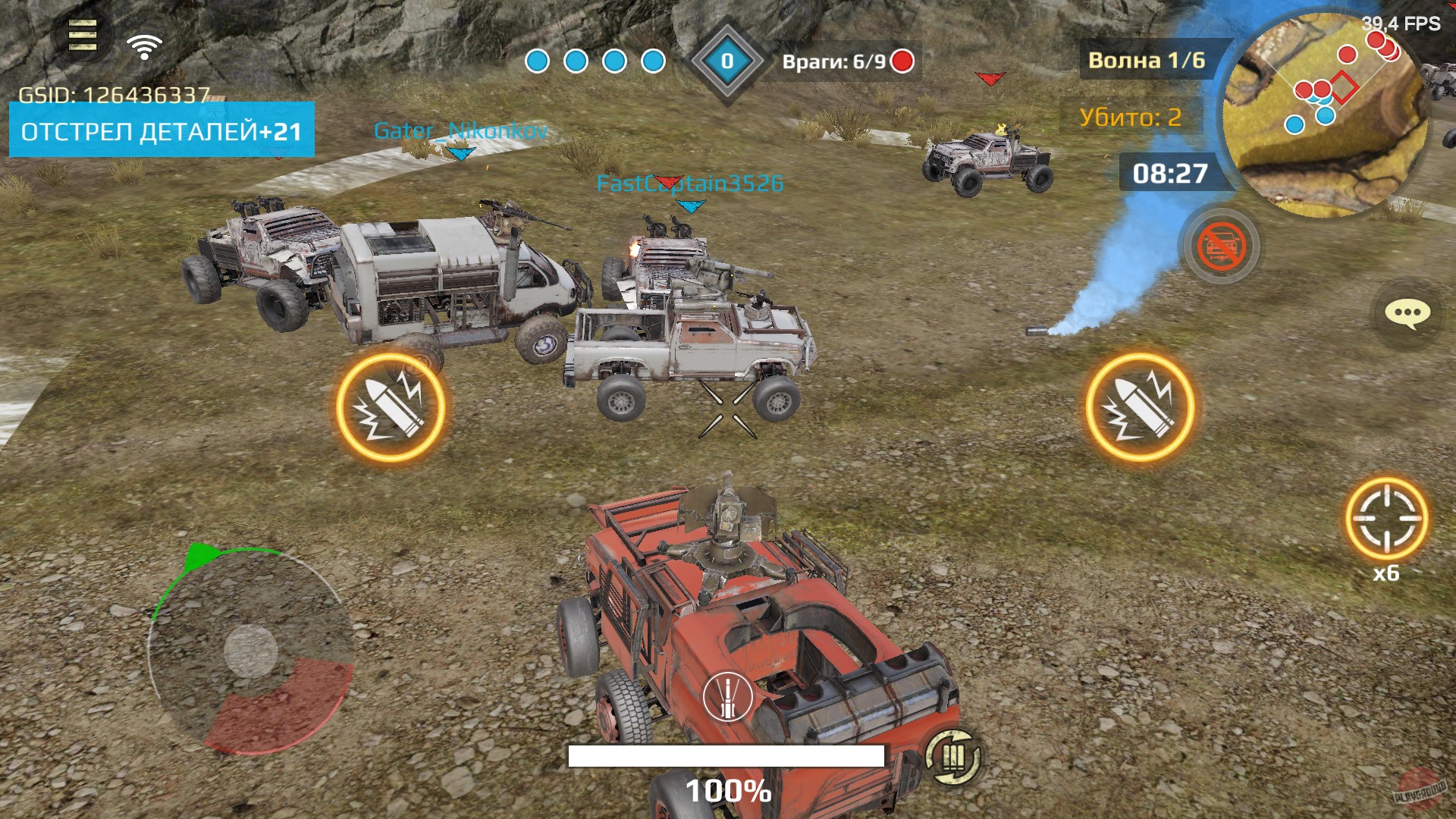1456x819 pixels.
Task: Tap the GSID: 126436337 label
Action: click(x=114, y=95)
